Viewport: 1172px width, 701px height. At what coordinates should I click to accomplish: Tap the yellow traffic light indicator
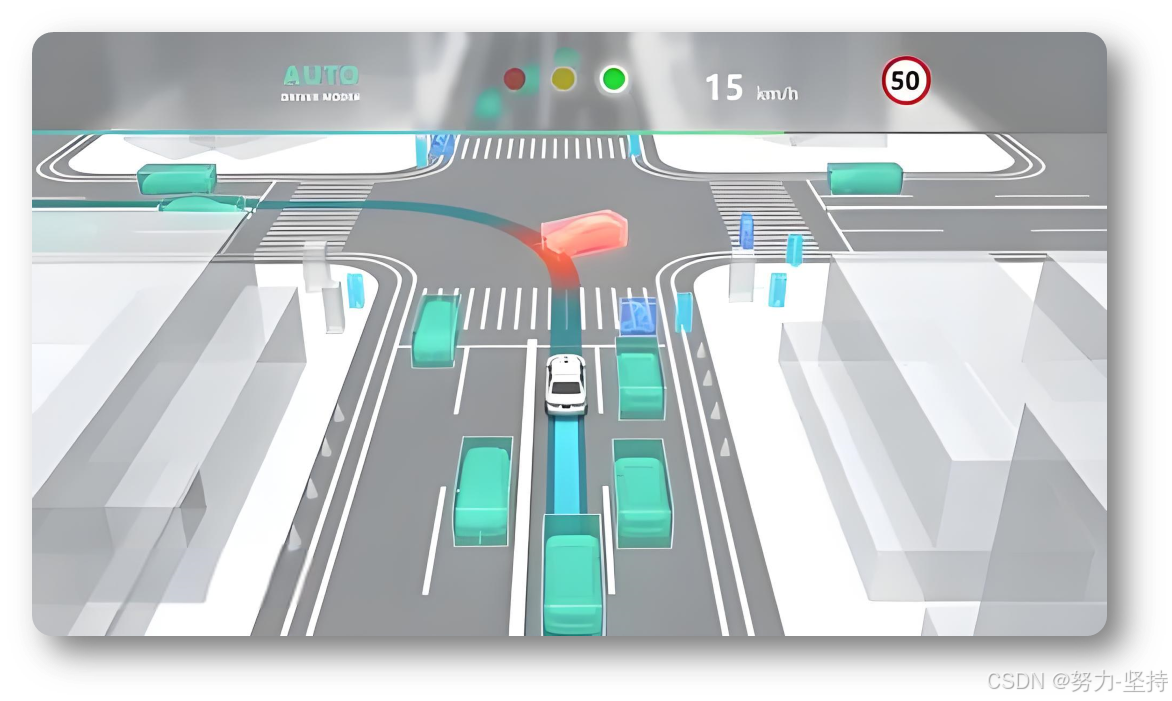564,79
